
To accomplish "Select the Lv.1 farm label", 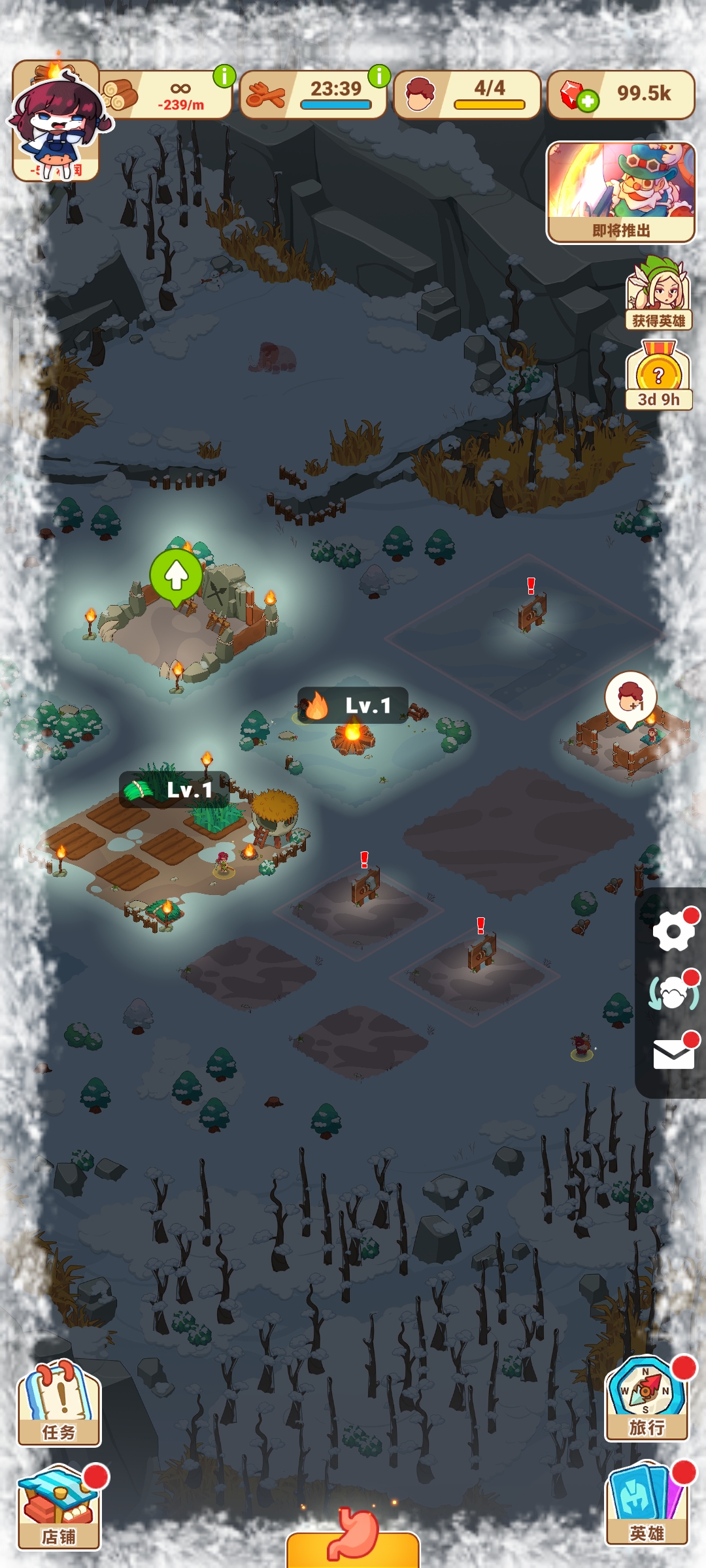I will pyautogui.click(x=174, y=789).
